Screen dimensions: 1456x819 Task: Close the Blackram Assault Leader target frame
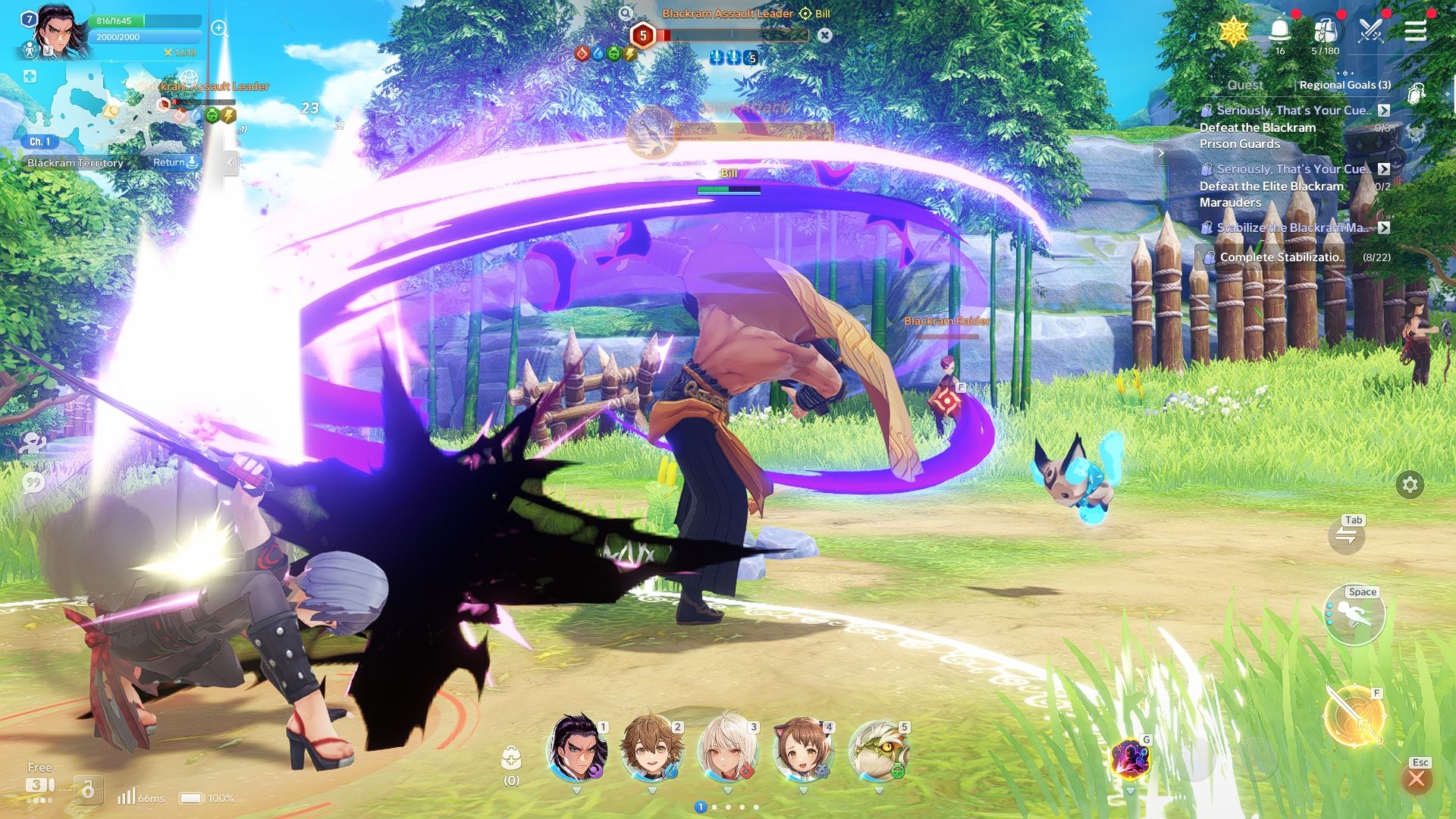coord(825,35)
